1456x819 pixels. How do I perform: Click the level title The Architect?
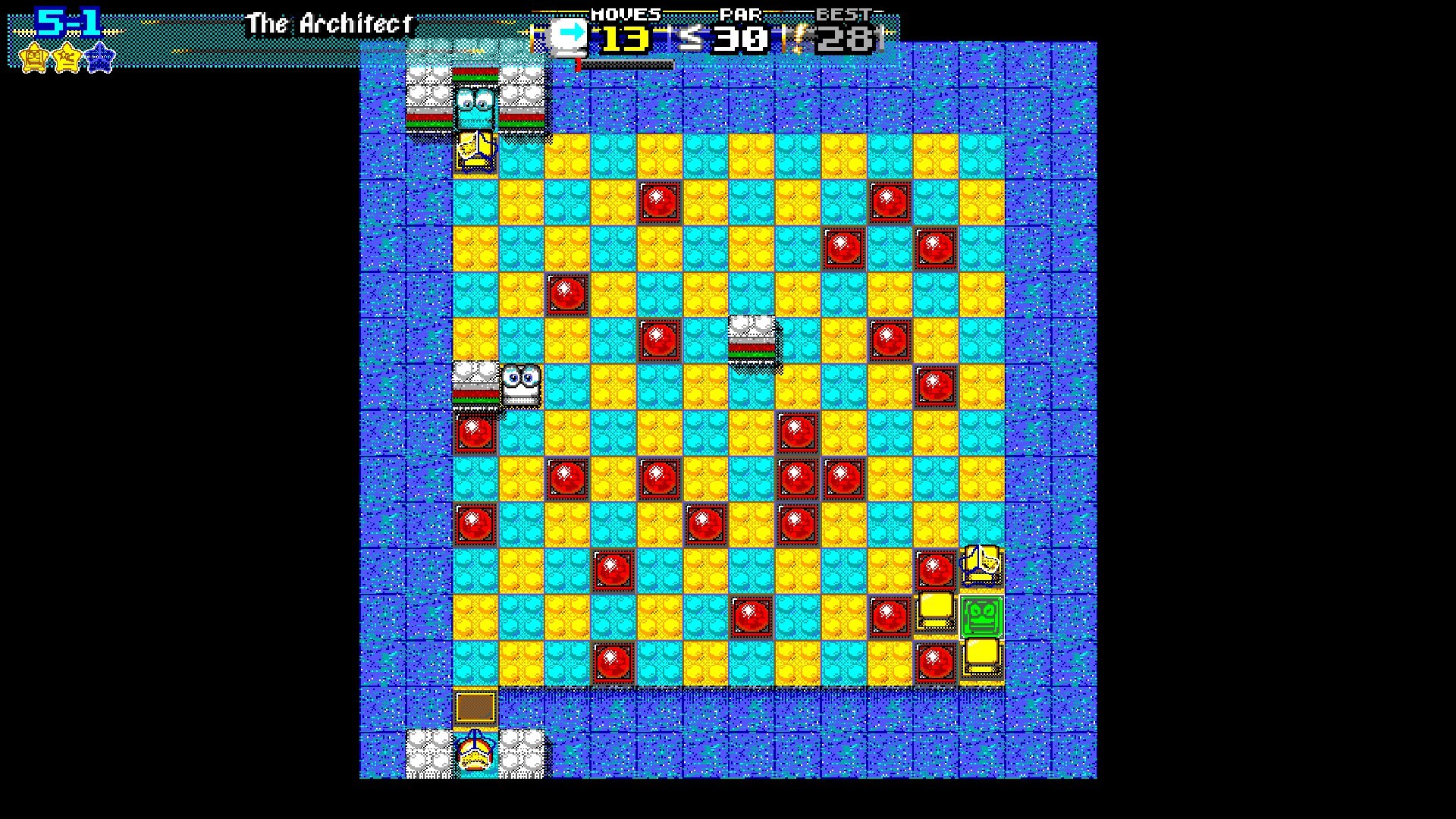(x=330, y=23)
